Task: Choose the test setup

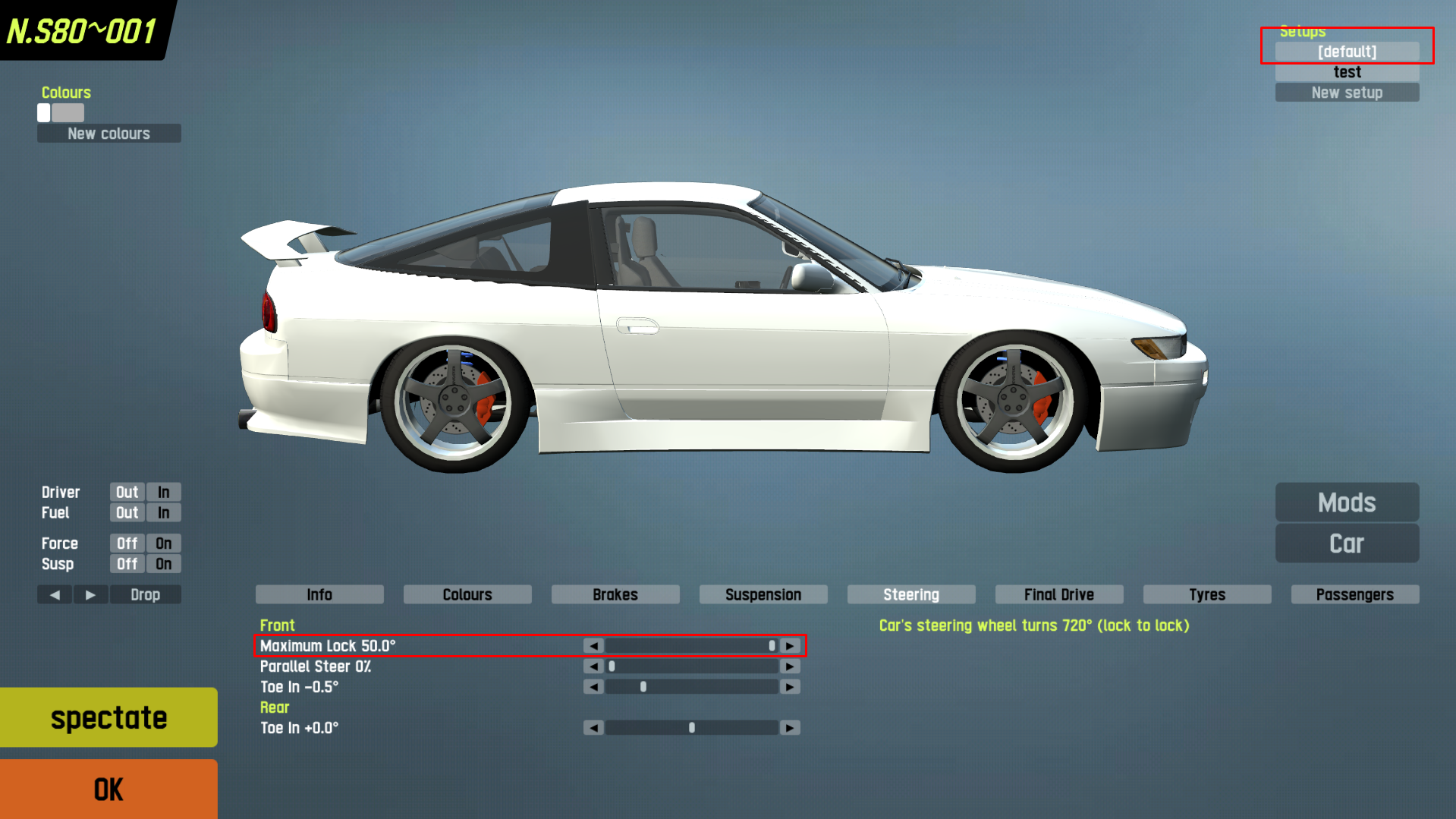Action: [1347, 72]
